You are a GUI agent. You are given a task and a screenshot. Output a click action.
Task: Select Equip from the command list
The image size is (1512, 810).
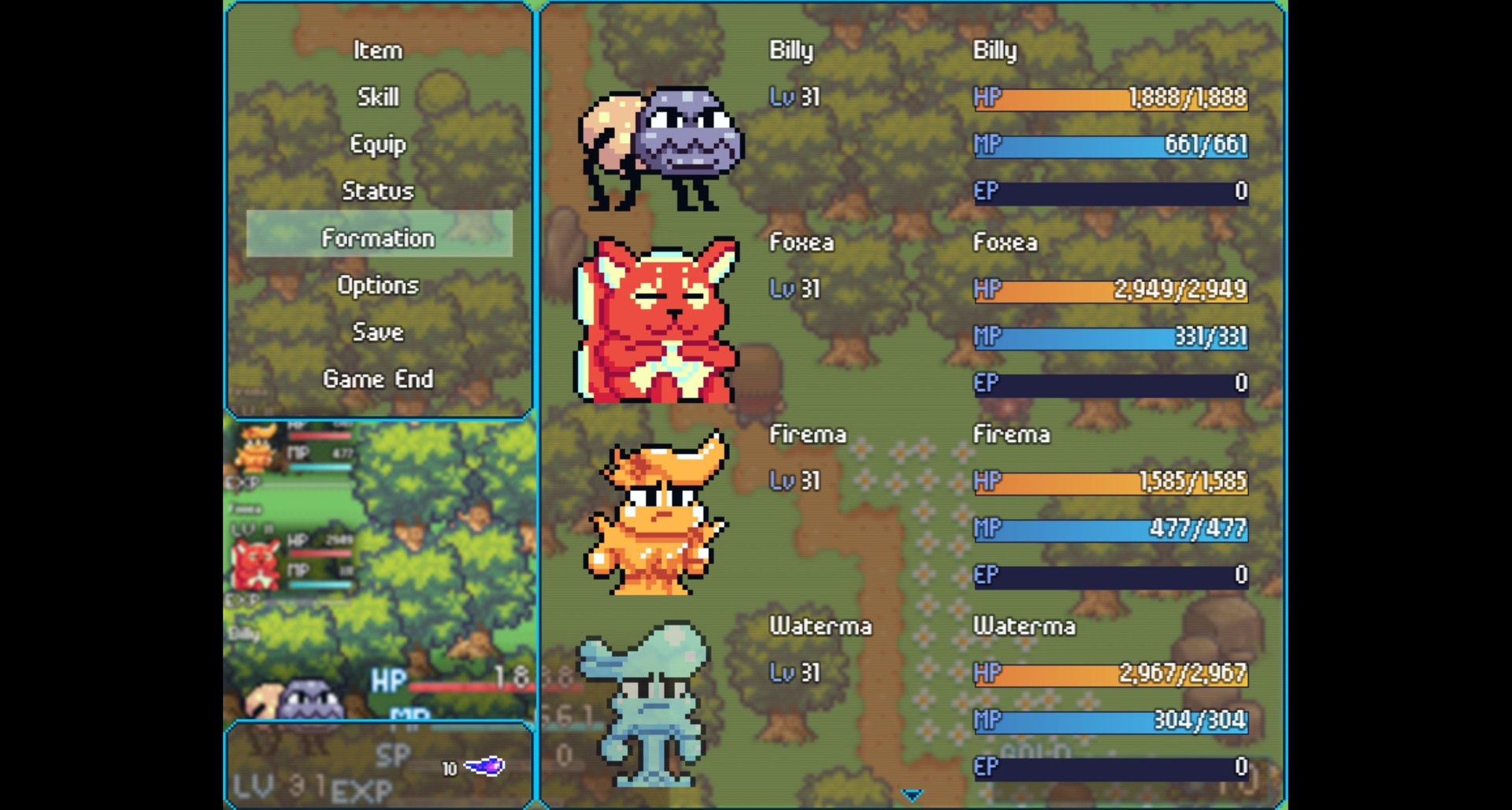[x=378, y=144]
